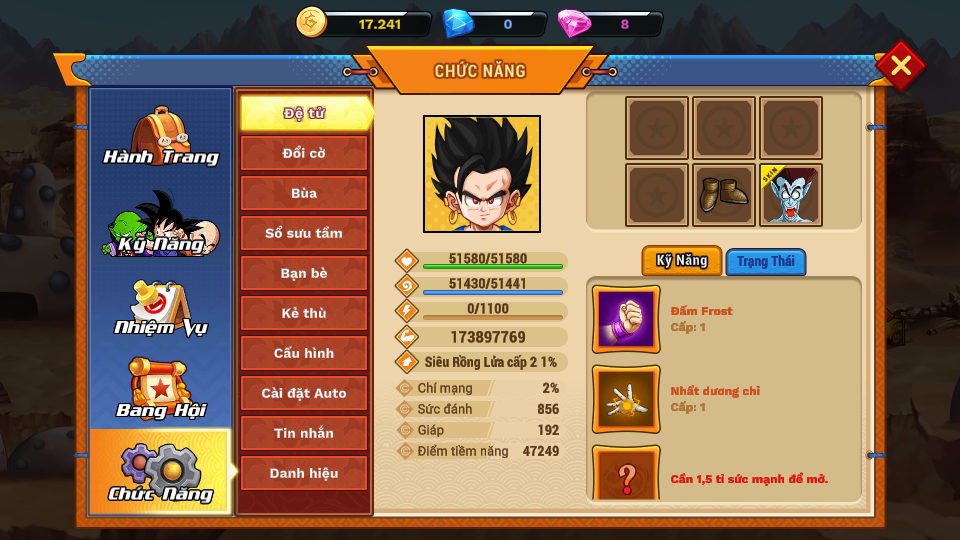Select Cài đặt Auto option
Screen dimensions: 960x540
click(304, 393)
